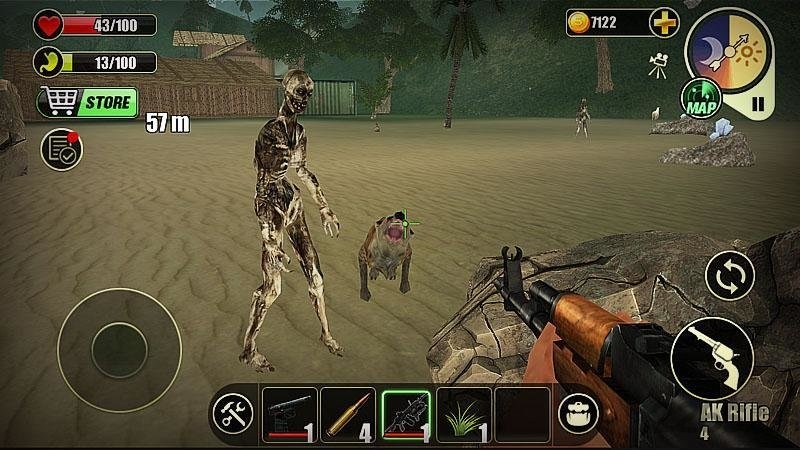Select the pistol hotbar slot
800x450 pixels.
(x=289, y=414)
